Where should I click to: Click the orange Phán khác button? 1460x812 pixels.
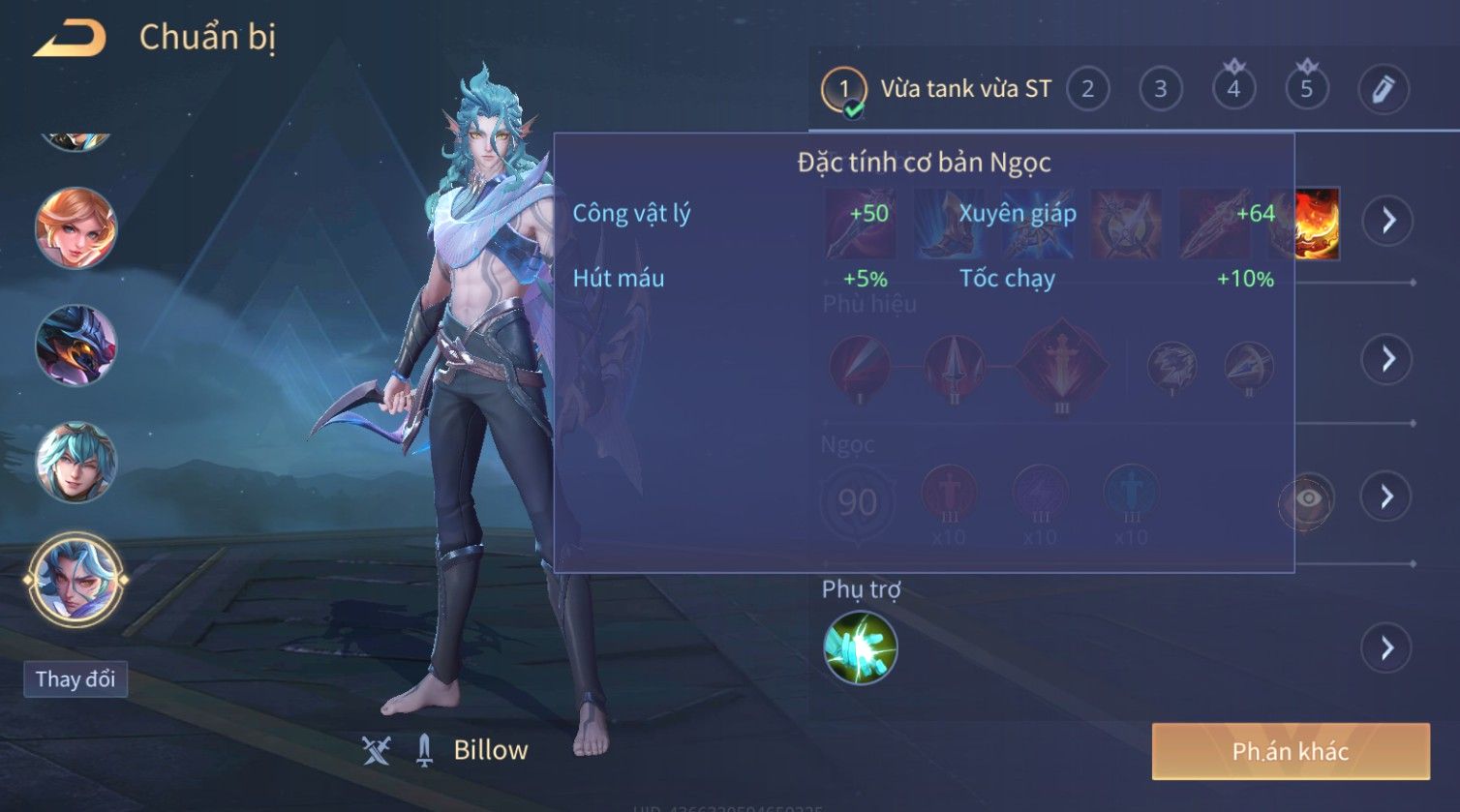1290,752
